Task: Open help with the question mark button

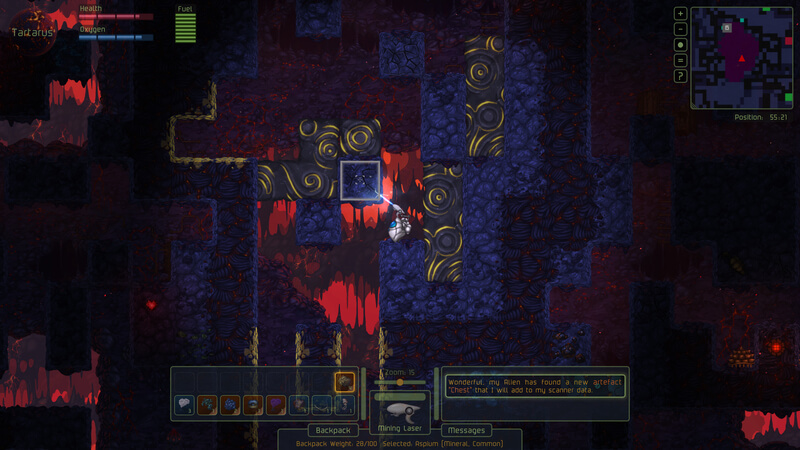Action: [x=681, y=76]
